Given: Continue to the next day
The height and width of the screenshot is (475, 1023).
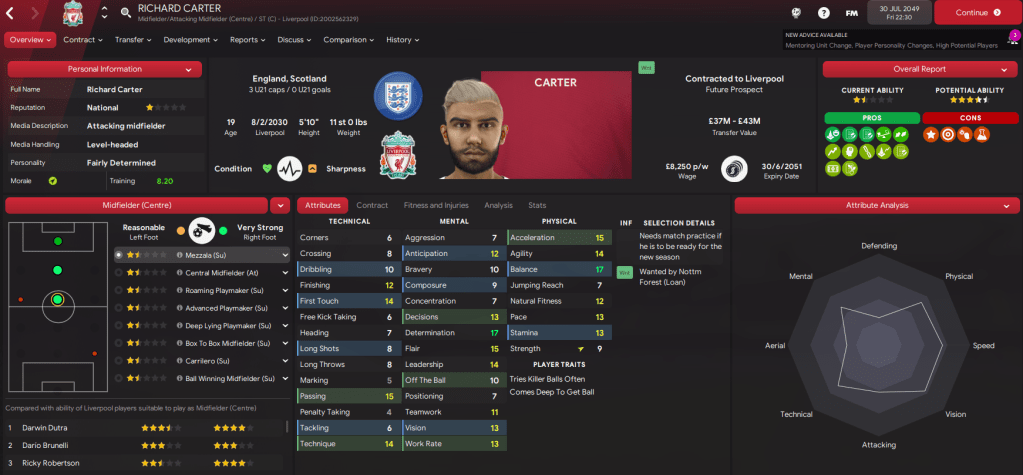Looking at the screenshot, I should pyautogui.click(x=975, y=13).
